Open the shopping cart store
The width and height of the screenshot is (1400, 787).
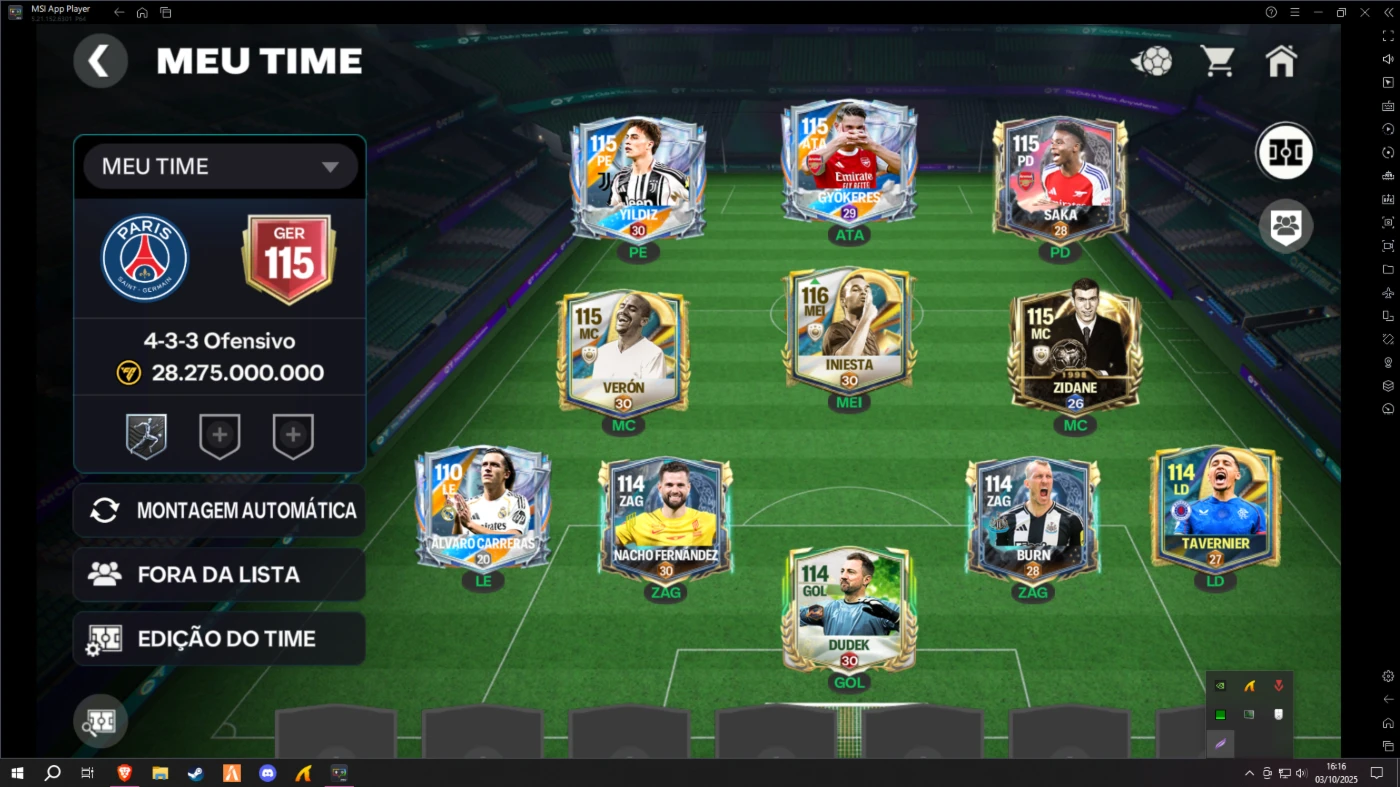pyautogui.click(x=1217, y=61)
